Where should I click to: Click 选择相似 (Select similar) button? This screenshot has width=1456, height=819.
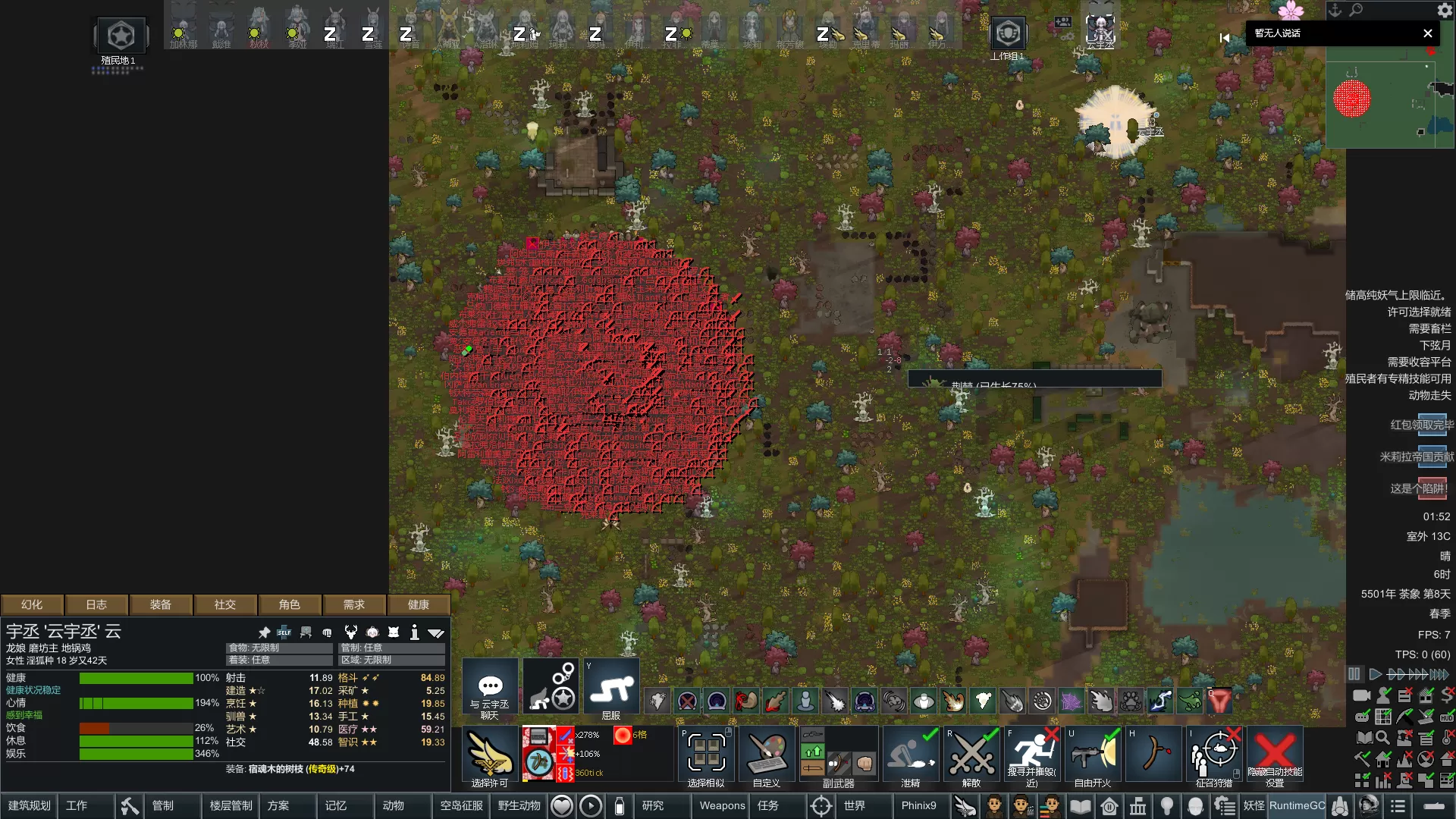[706, 755]
